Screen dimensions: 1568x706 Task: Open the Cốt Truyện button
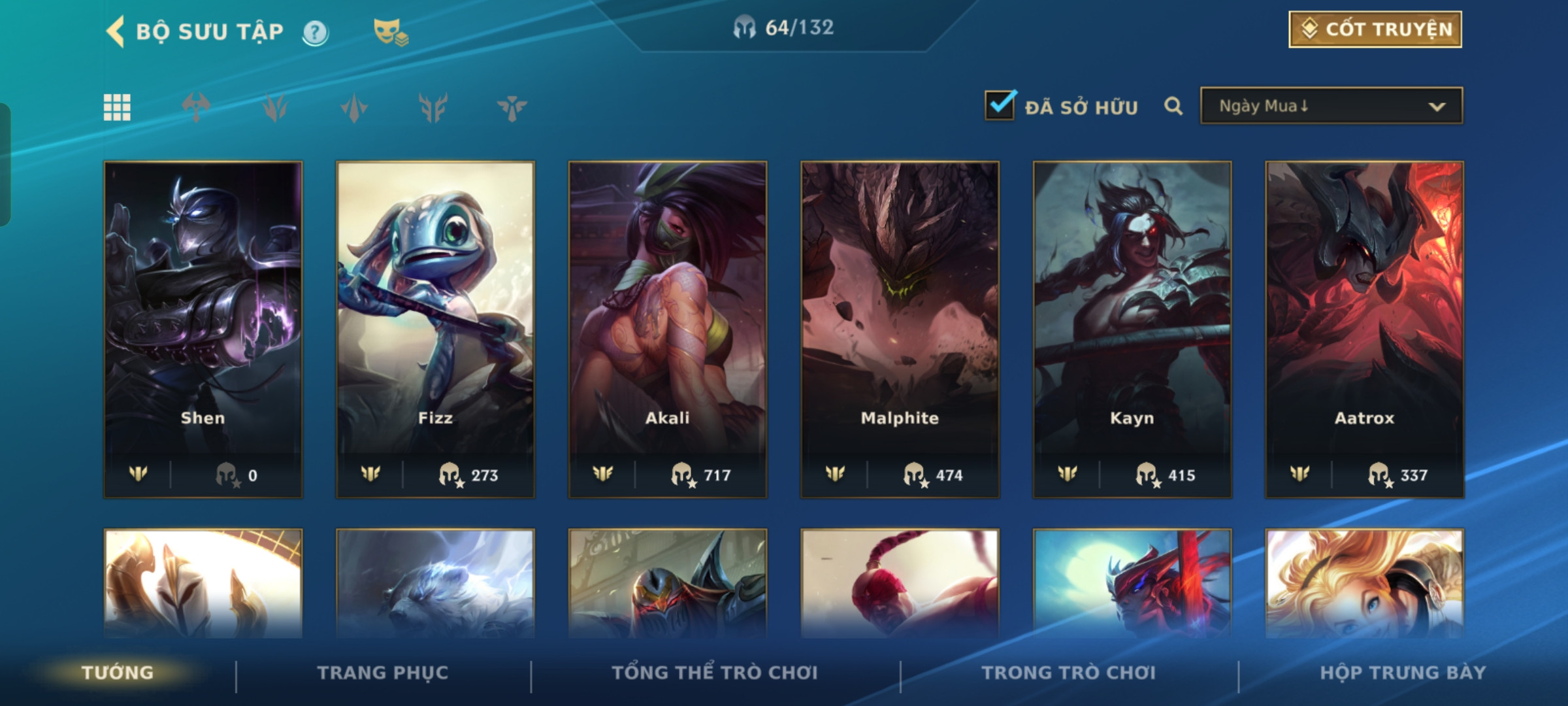[1375, 29]
